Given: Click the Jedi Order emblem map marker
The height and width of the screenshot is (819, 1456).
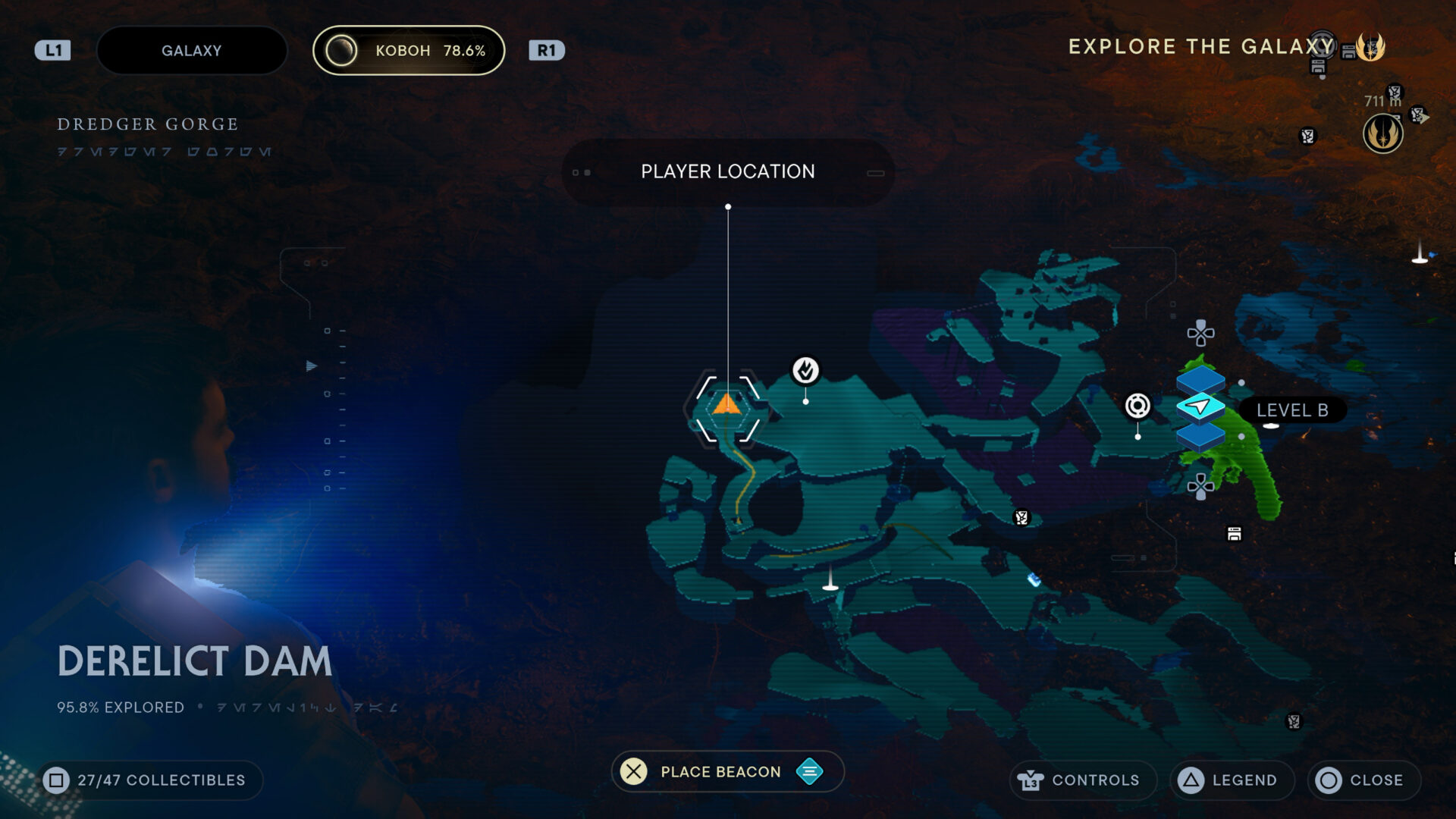Looking at the screenshot, I should 1382,134.
